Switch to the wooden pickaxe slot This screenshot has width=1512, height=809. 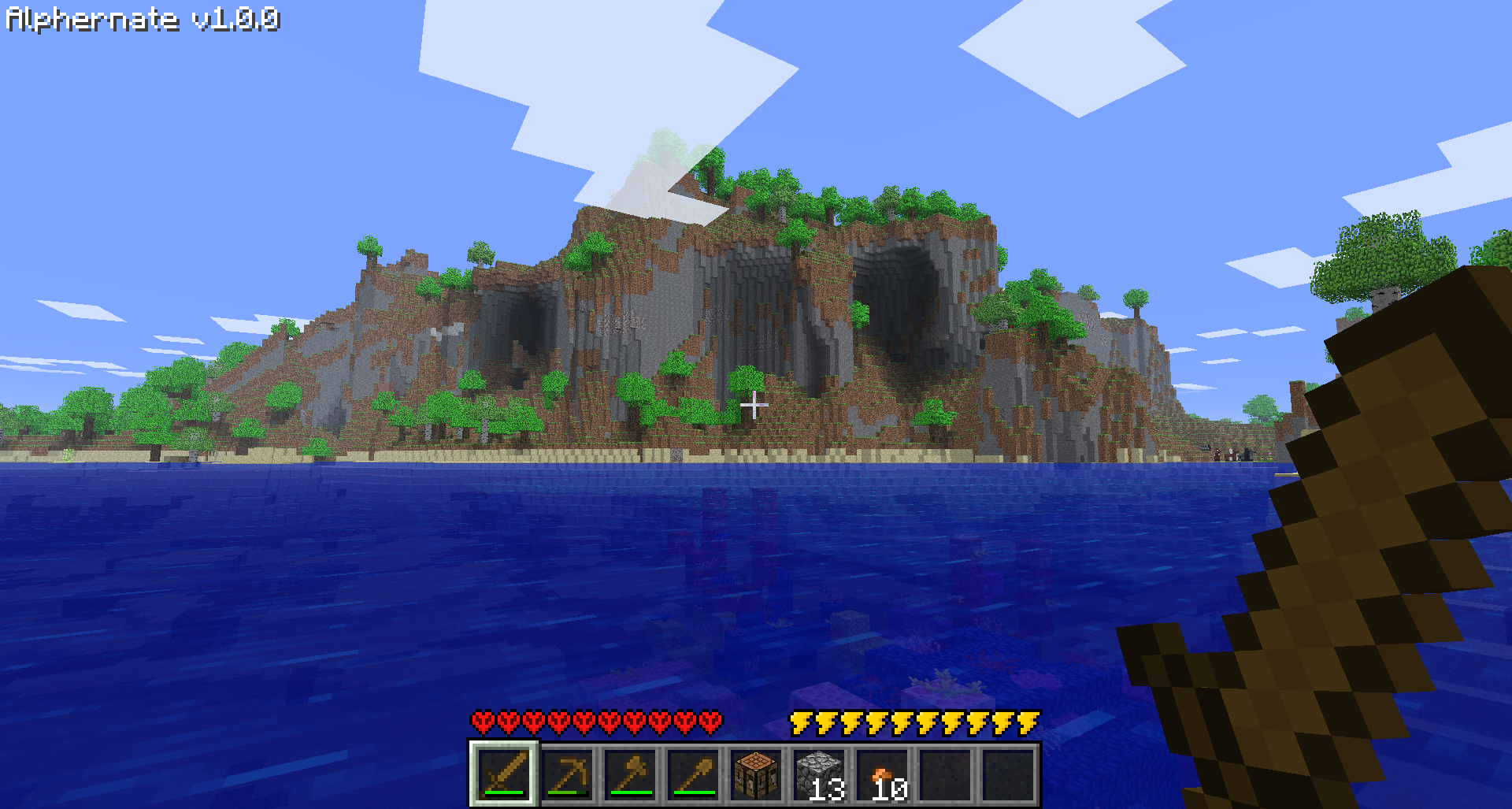click(x=567, y=774)
